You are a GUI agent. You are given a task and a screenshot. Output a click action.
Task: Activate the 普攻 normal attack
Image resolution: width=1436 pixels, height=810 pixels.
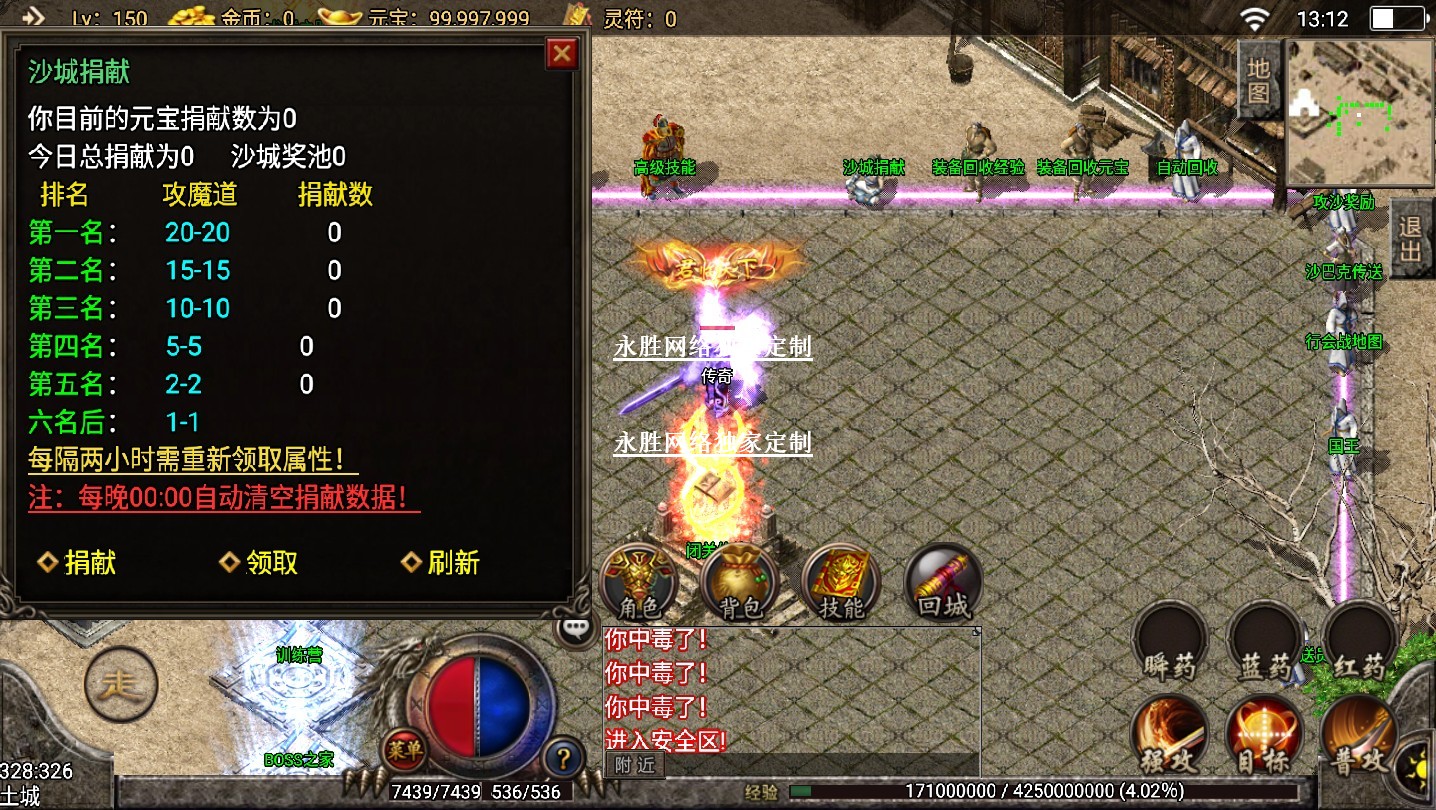[1360, 737]
